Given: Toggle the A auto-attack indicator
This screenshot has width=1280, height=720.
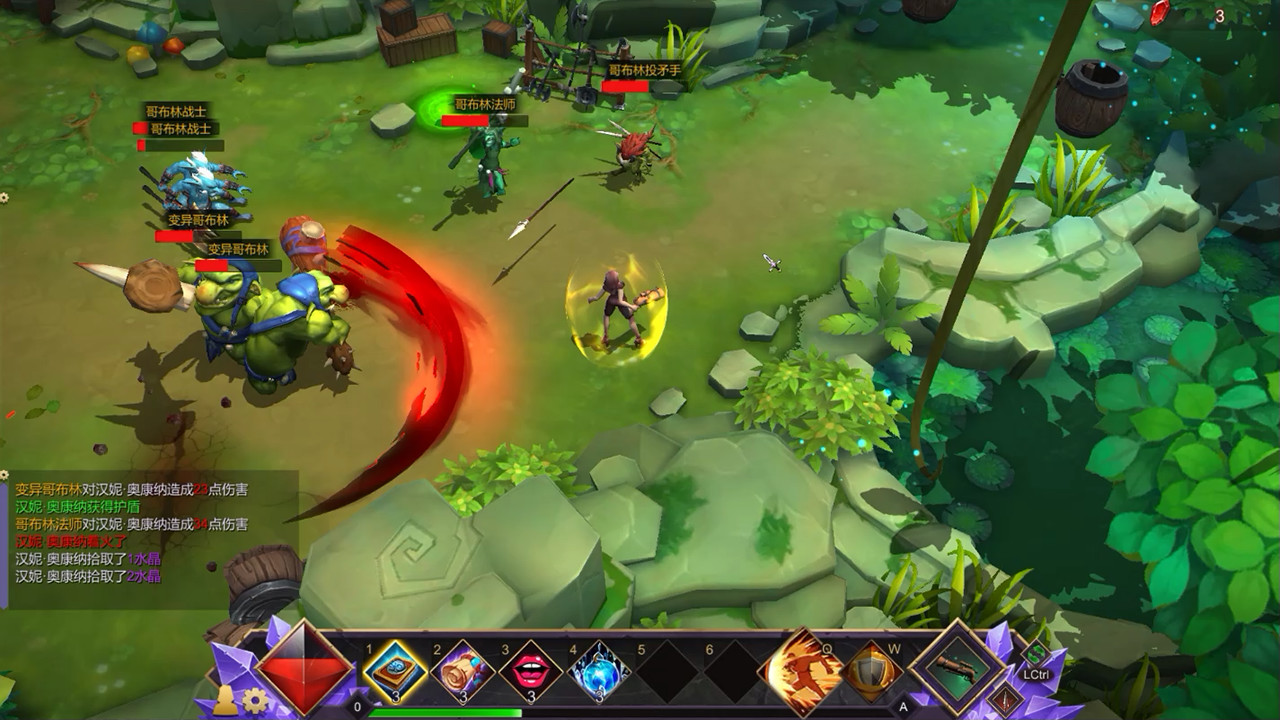Looking at the screenshot, I should tap(905, 705).
